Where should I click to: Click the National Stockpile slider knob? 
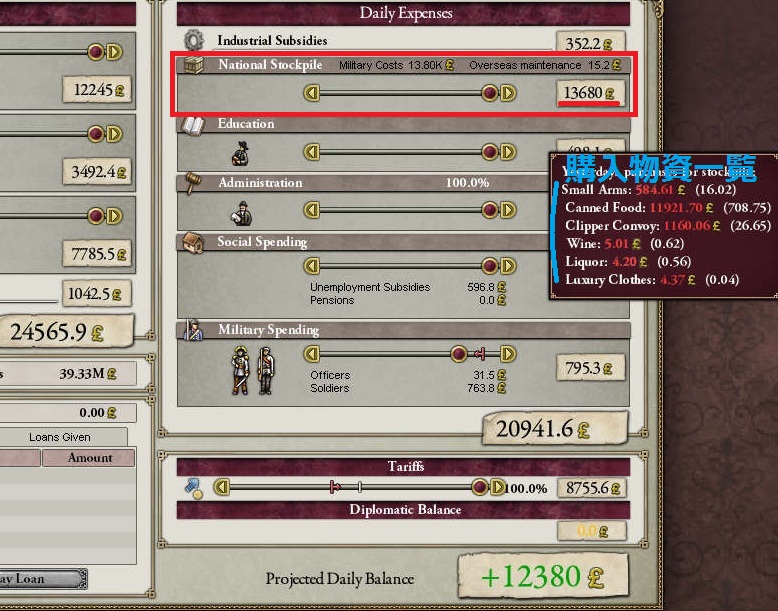point(490,94)
